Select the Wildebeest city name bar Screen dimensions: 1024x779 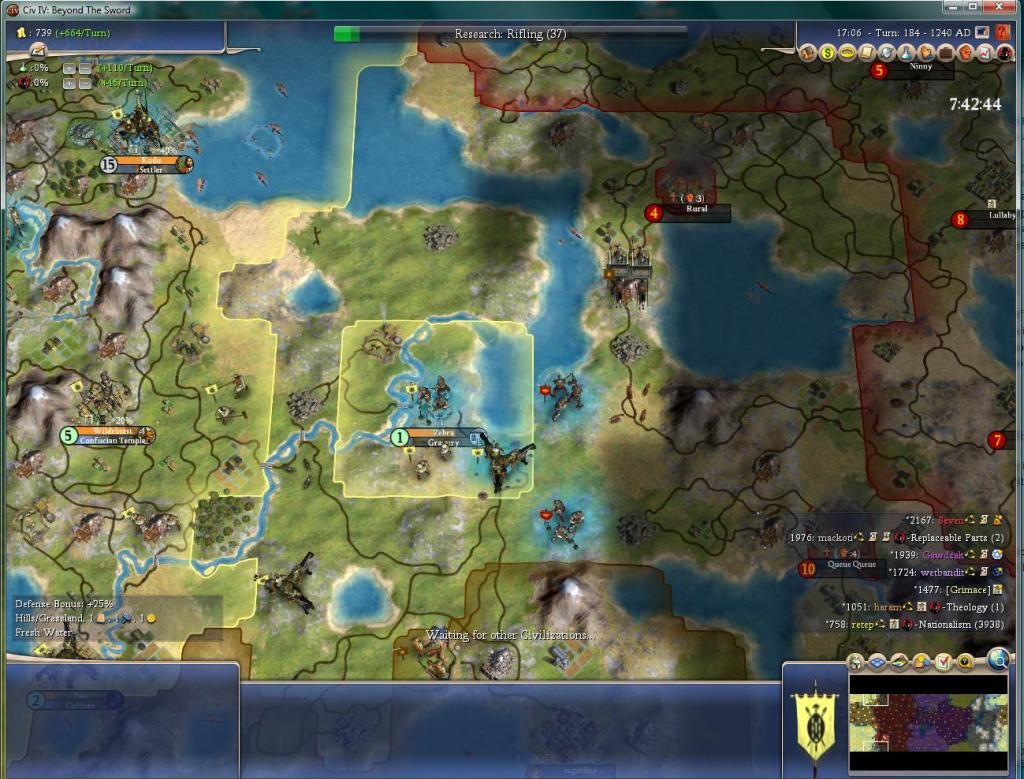coord(112,431)
